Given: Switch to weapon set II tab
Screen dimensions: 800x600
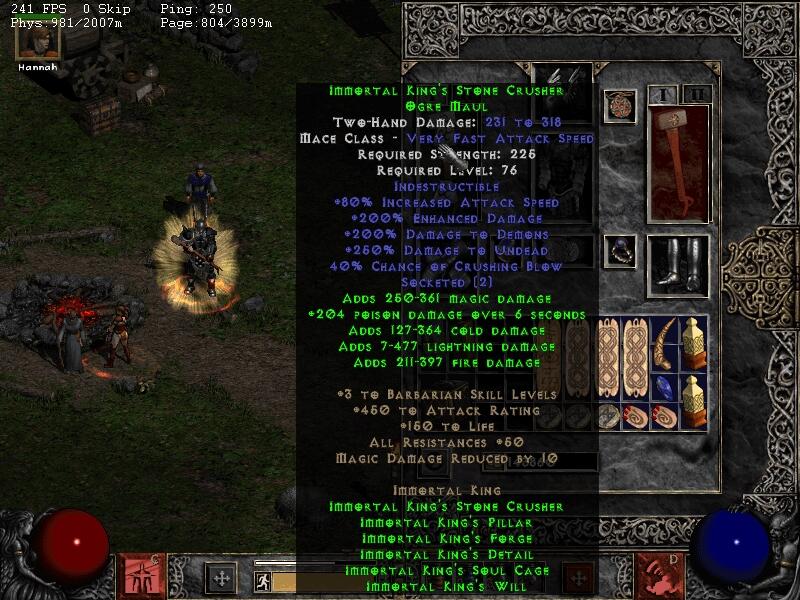Looking at the screenshot, I should tap(696, 94).
